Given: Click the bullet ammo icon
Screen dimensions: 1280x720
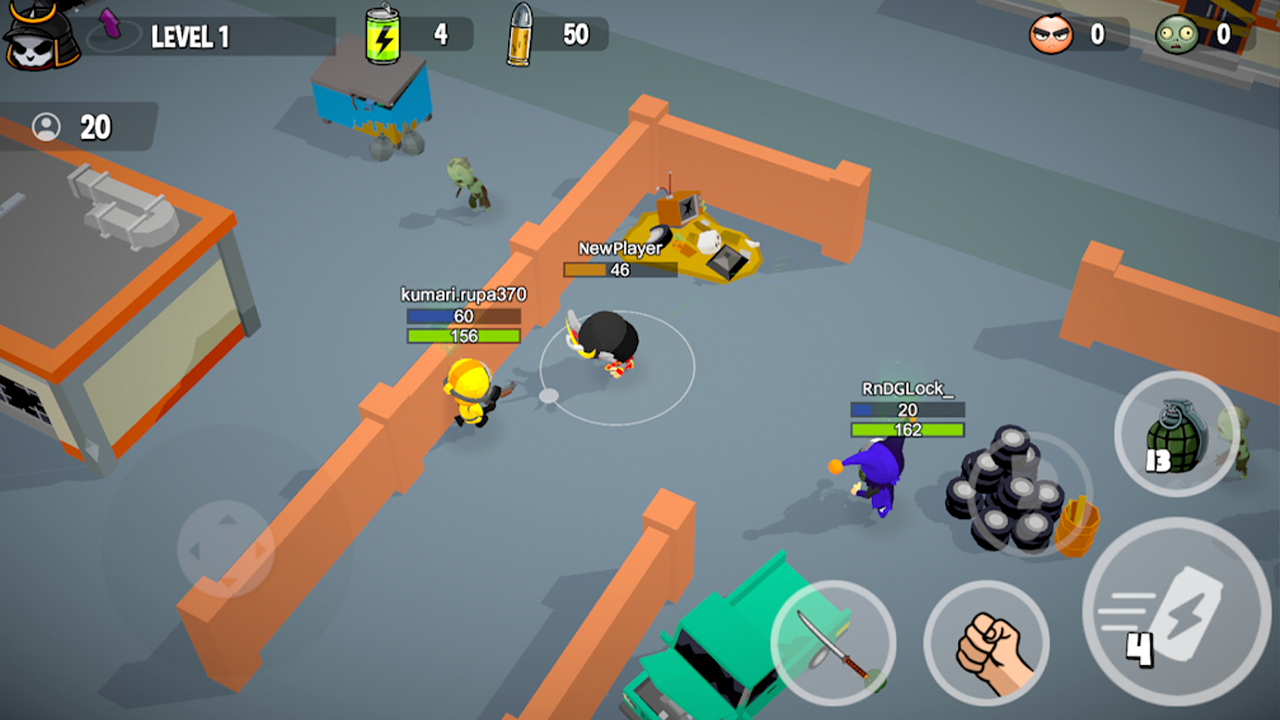Looking at the screenshot, I should pos(521,33).
